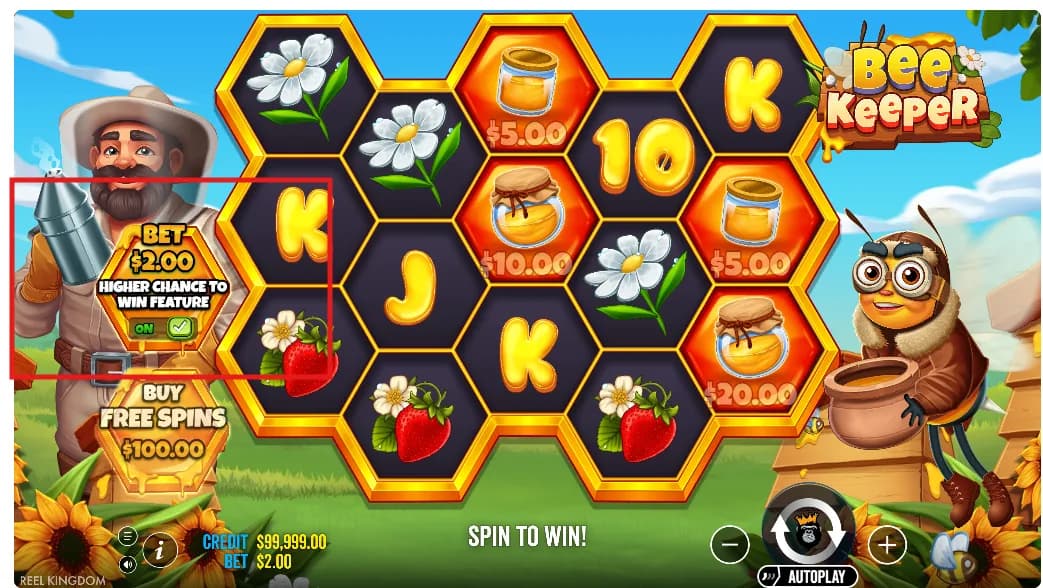The width and height of the screenshot is (1043, 588).
Task: Increase the bet with the plus button
Action: pyautogui.click(x=886, y=544)
